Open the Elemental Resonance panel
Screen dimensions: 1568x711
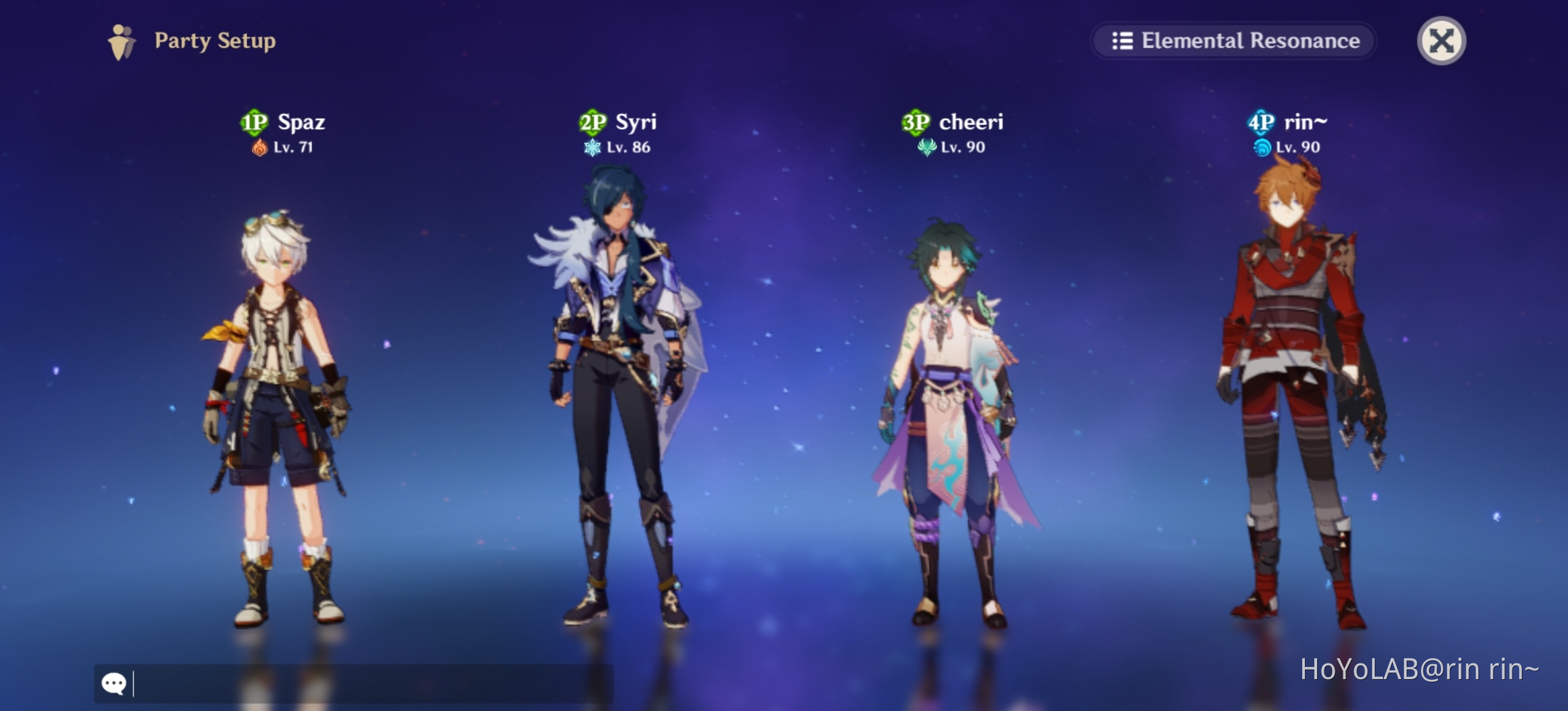pyautogui.click(x=1236, y=41)
